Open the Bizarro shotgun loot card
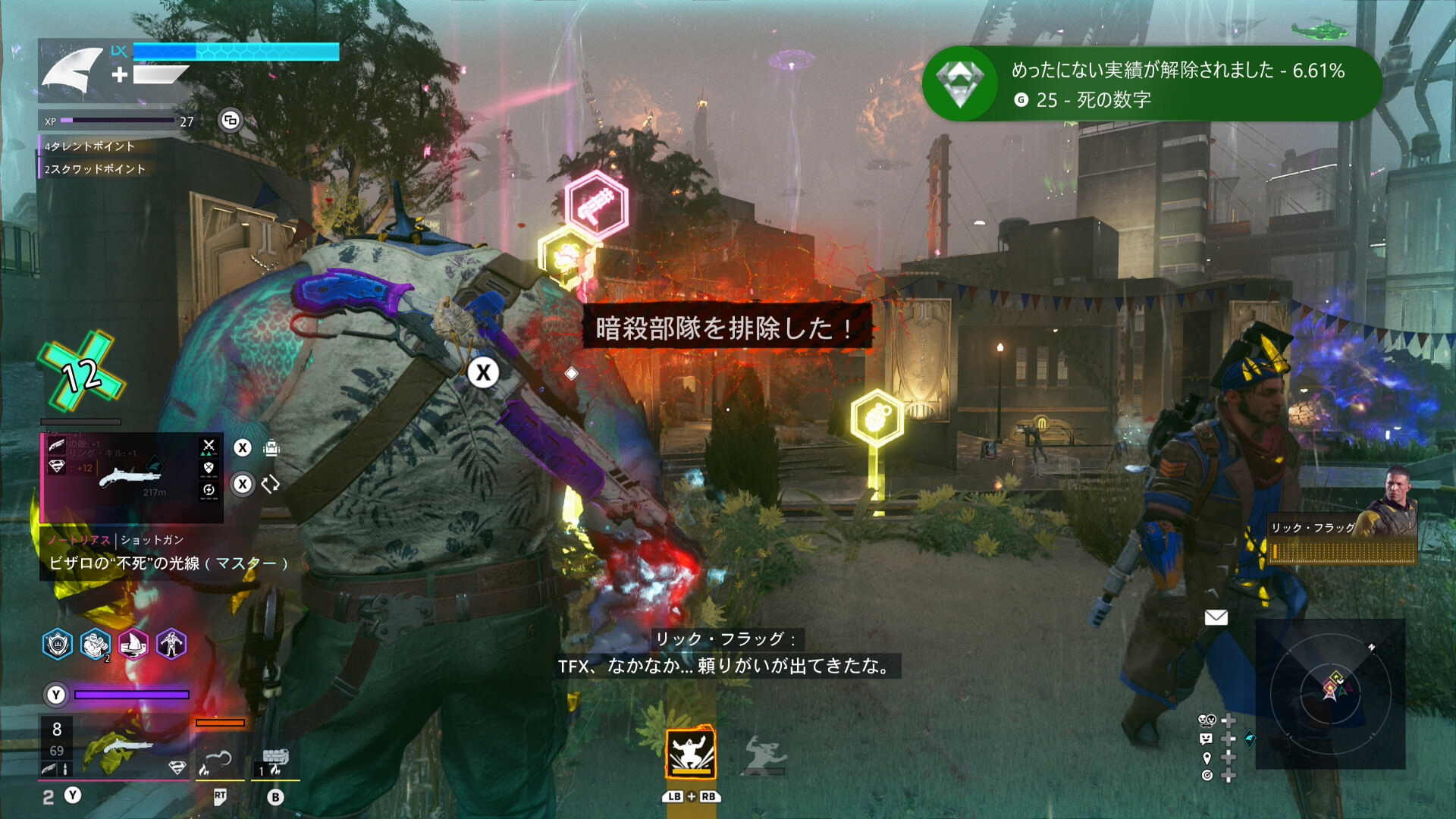This screenshot has height=819, width=1456. 132,478
